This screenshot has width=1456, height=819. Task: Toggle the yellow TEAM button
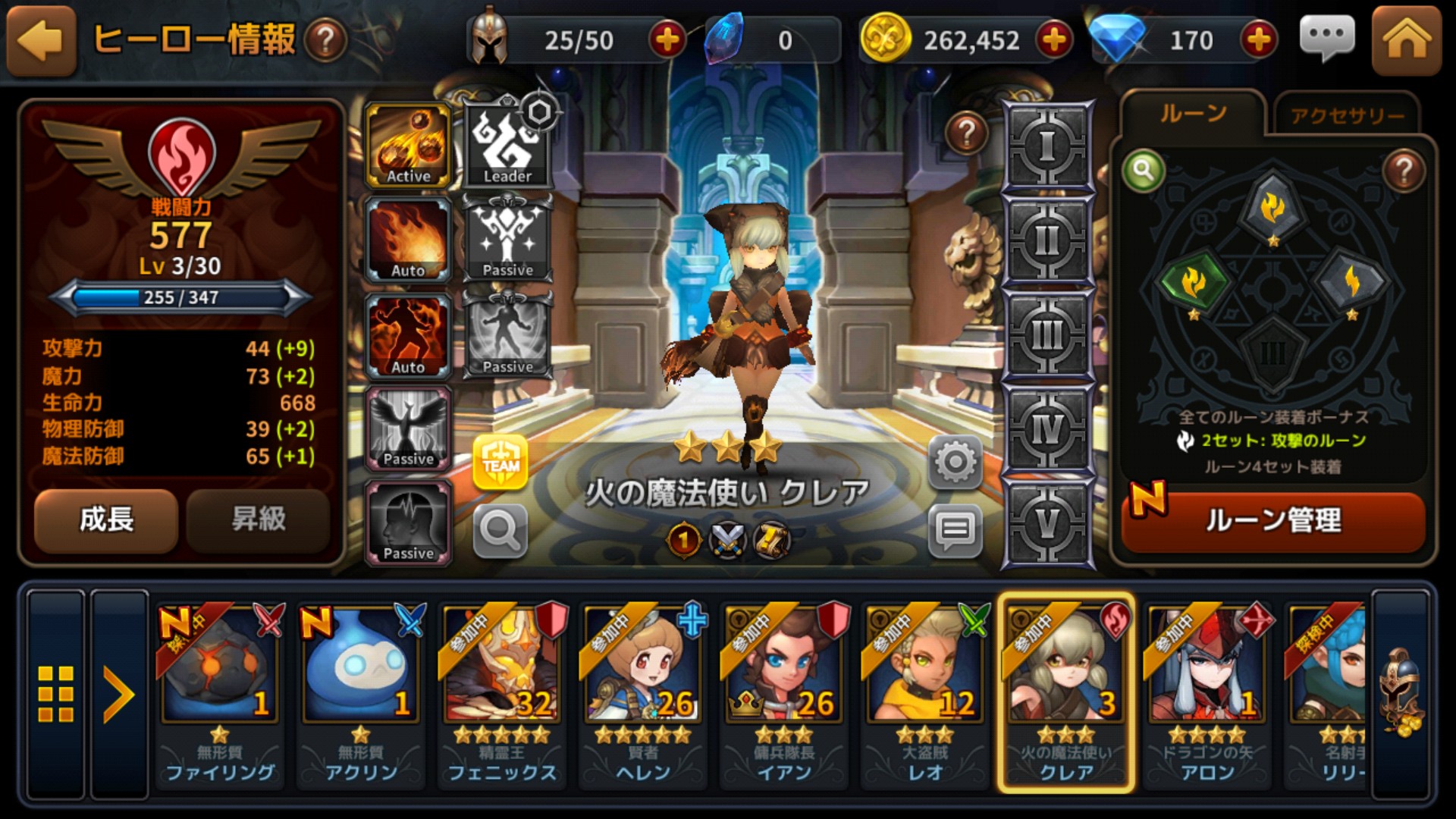pyautogui.click(x=500, y=462)
